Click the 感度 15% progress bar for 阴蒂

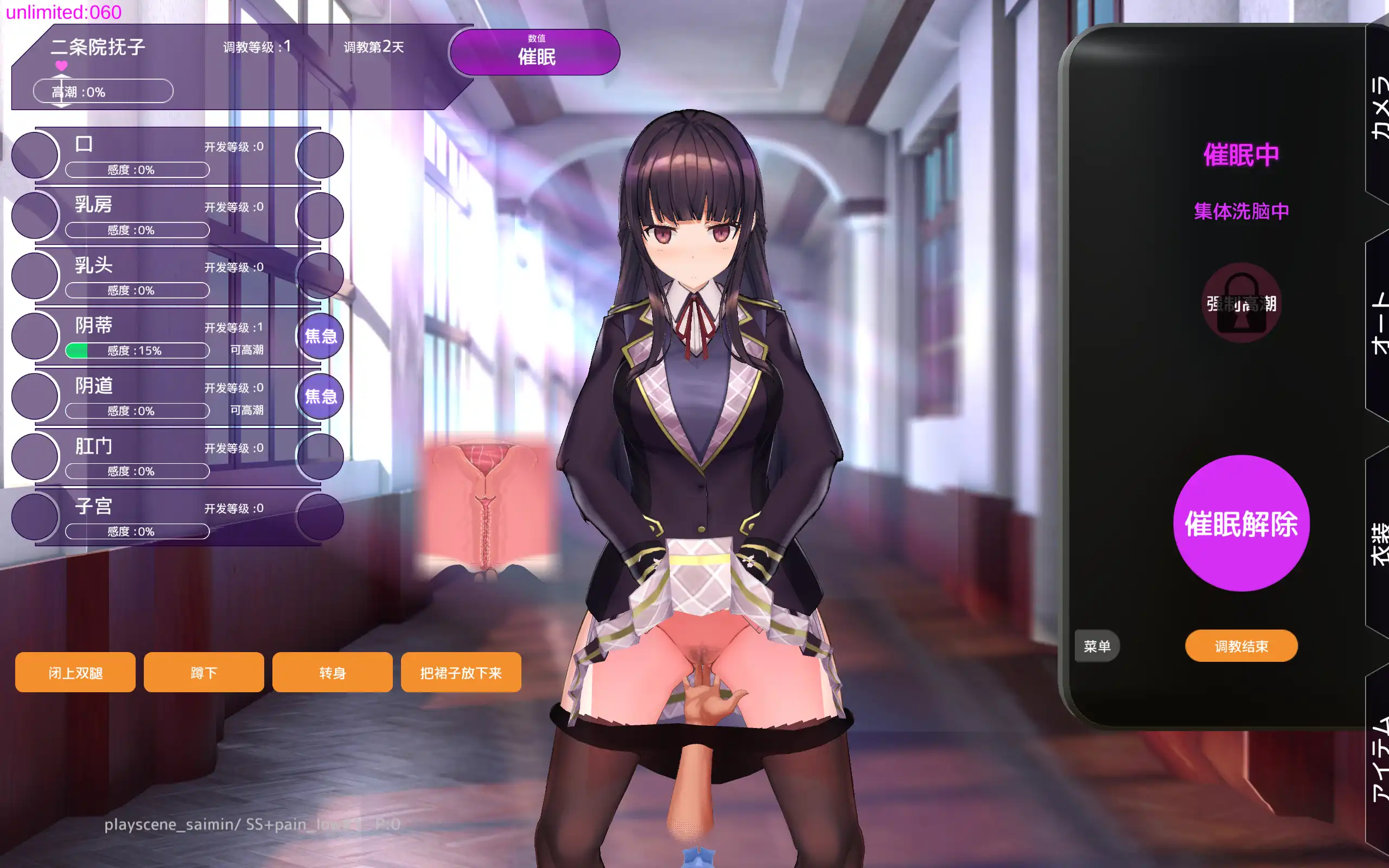click(137, 350)
